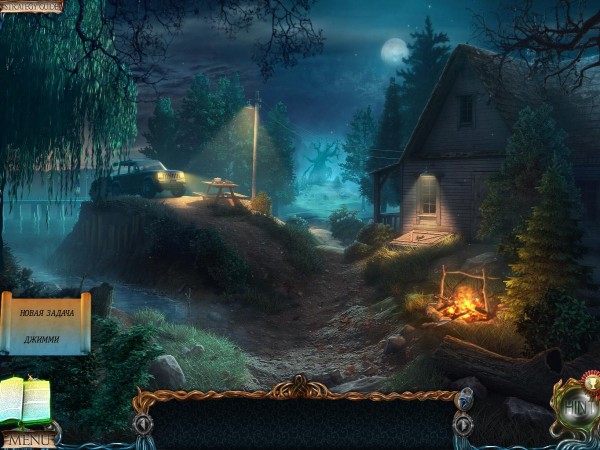The height and width of the screenshot is (450, 600).
Task: Click the new task scroll for Джимми
Action: (x=46, y=324)
